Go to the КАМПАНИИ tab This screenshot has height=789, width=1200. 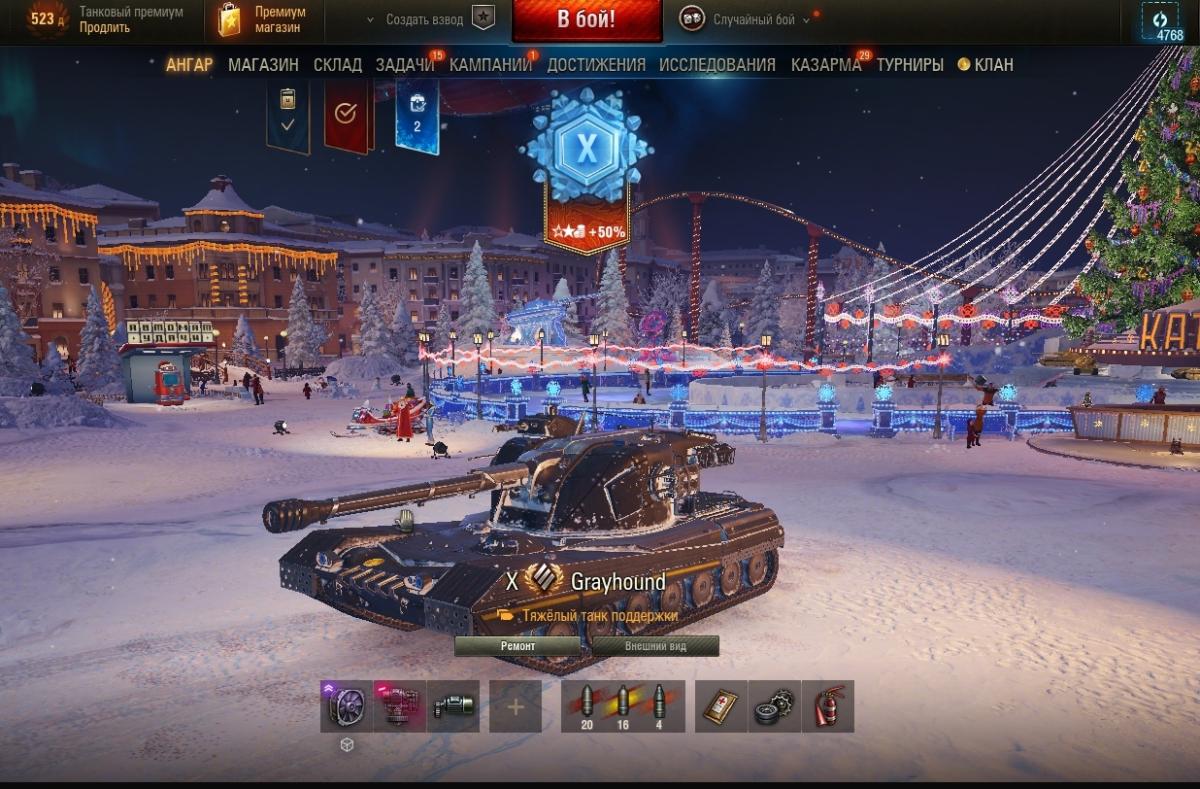490,65
